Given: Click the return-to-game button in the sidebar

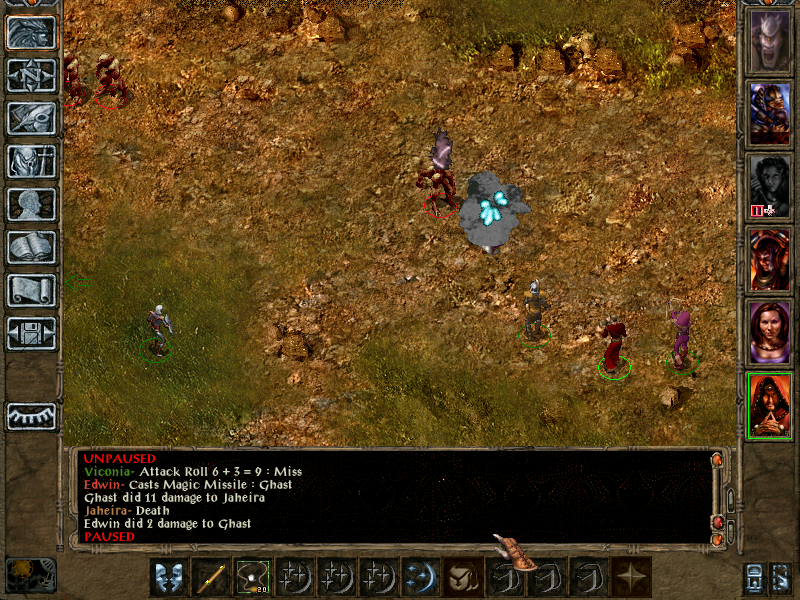Looking at the screenshot, I should (31, 32).
